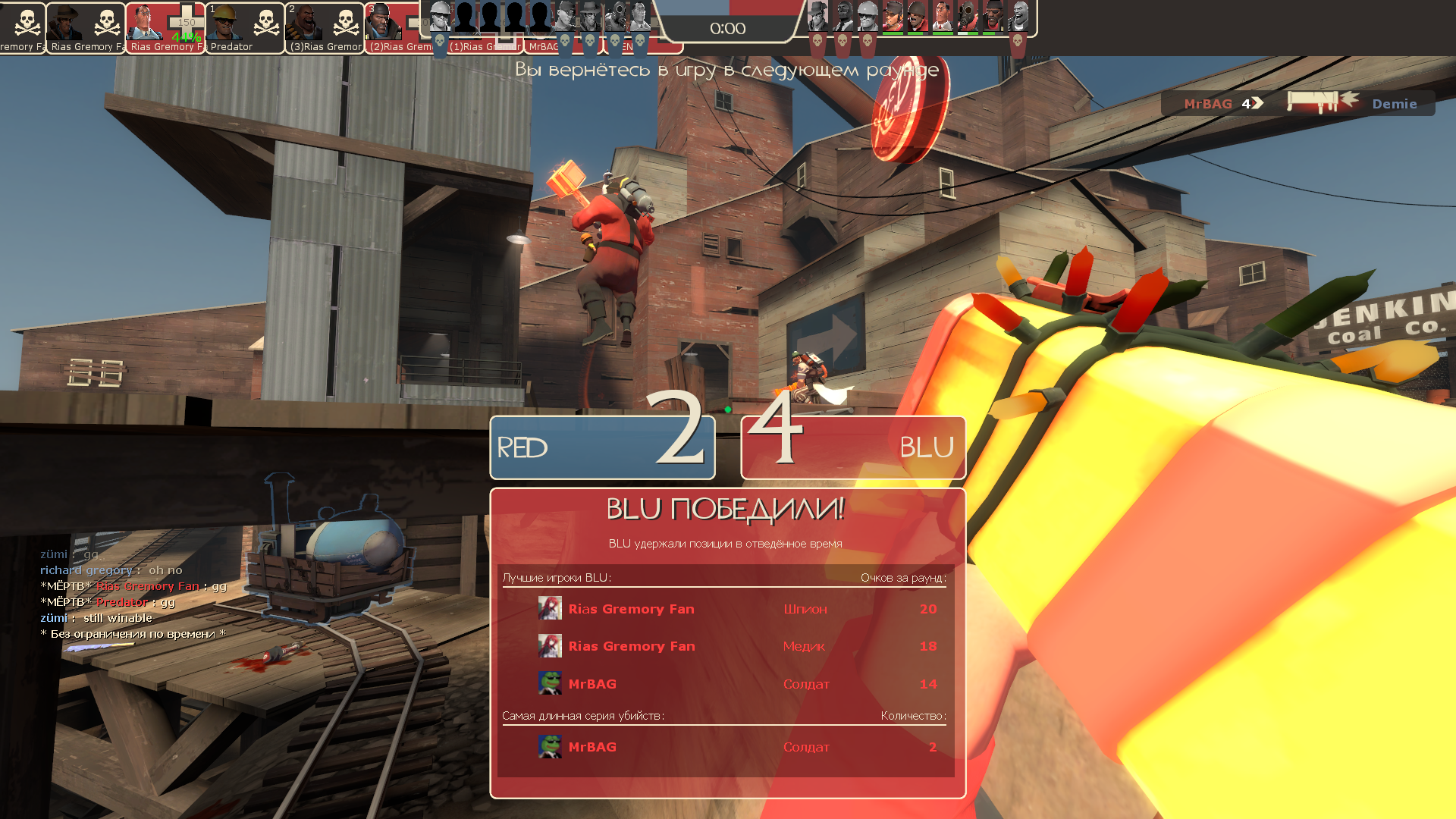Select the dead Heavy portrait in team status
Screen dimensions: 1456x819
click(1018, 15)
